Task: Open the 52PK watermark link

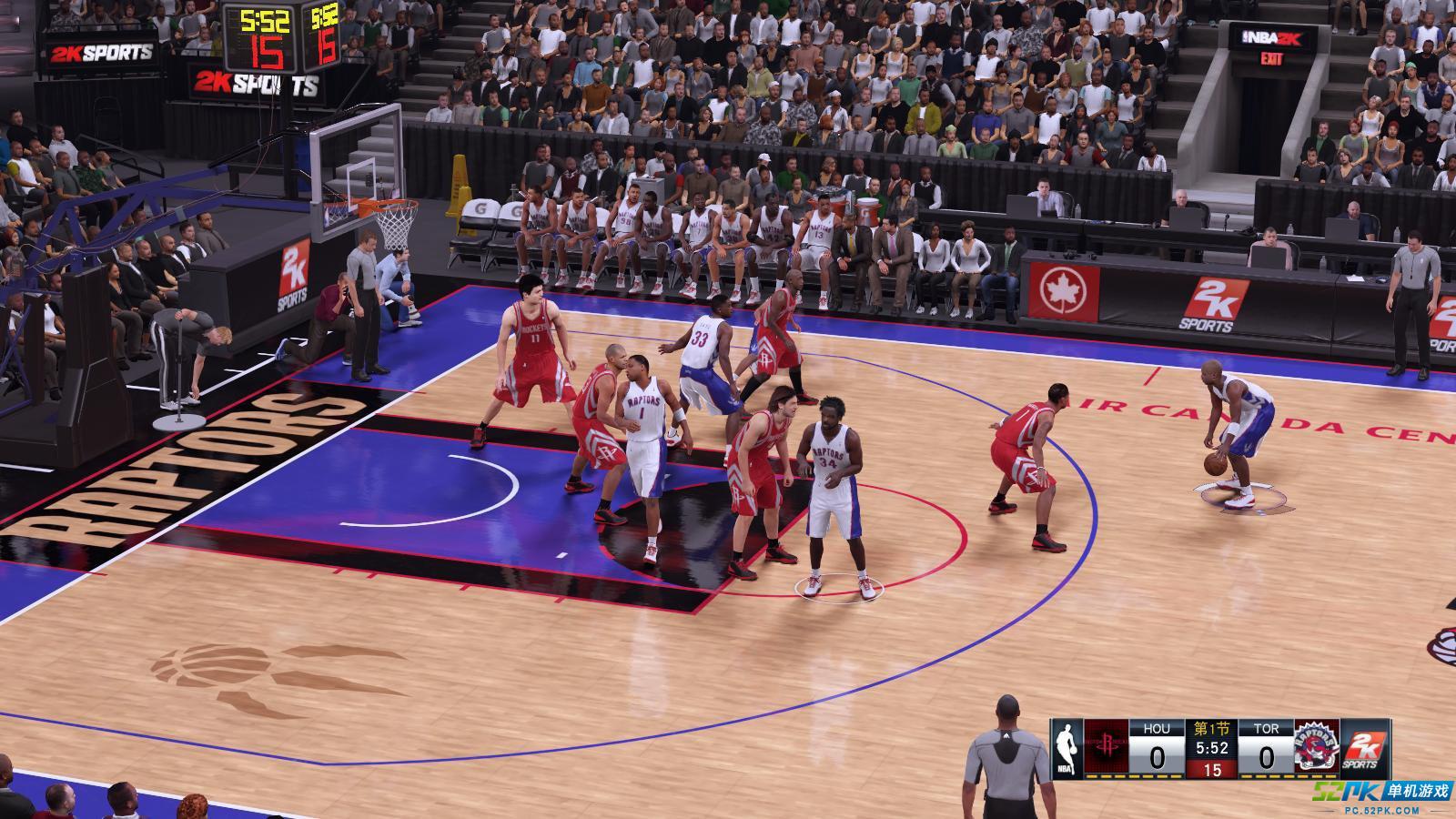Action: (x=1380, y=794)
